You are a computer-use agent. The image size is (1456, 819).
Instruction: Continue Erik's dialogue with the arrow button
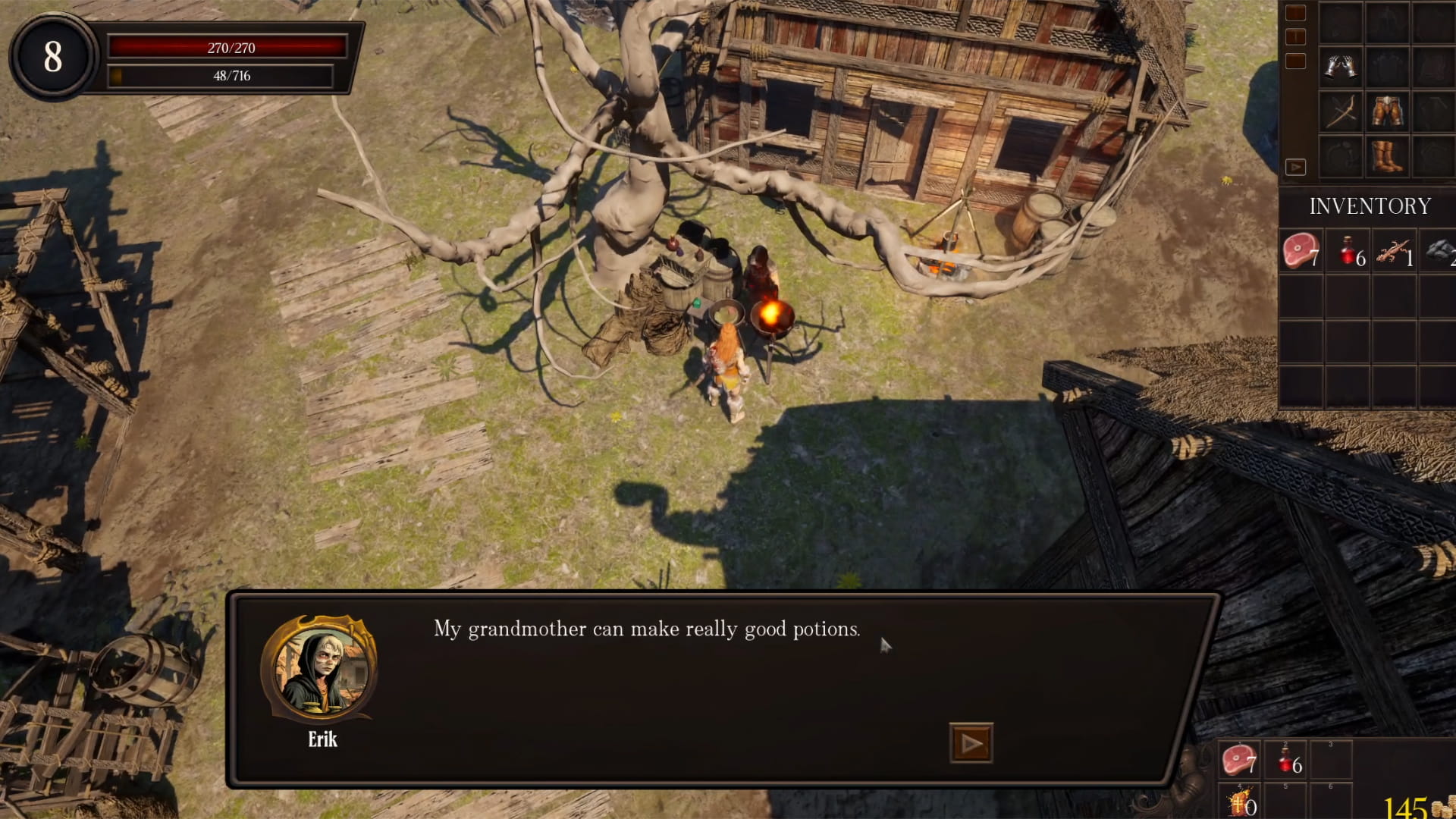point(971,743)
